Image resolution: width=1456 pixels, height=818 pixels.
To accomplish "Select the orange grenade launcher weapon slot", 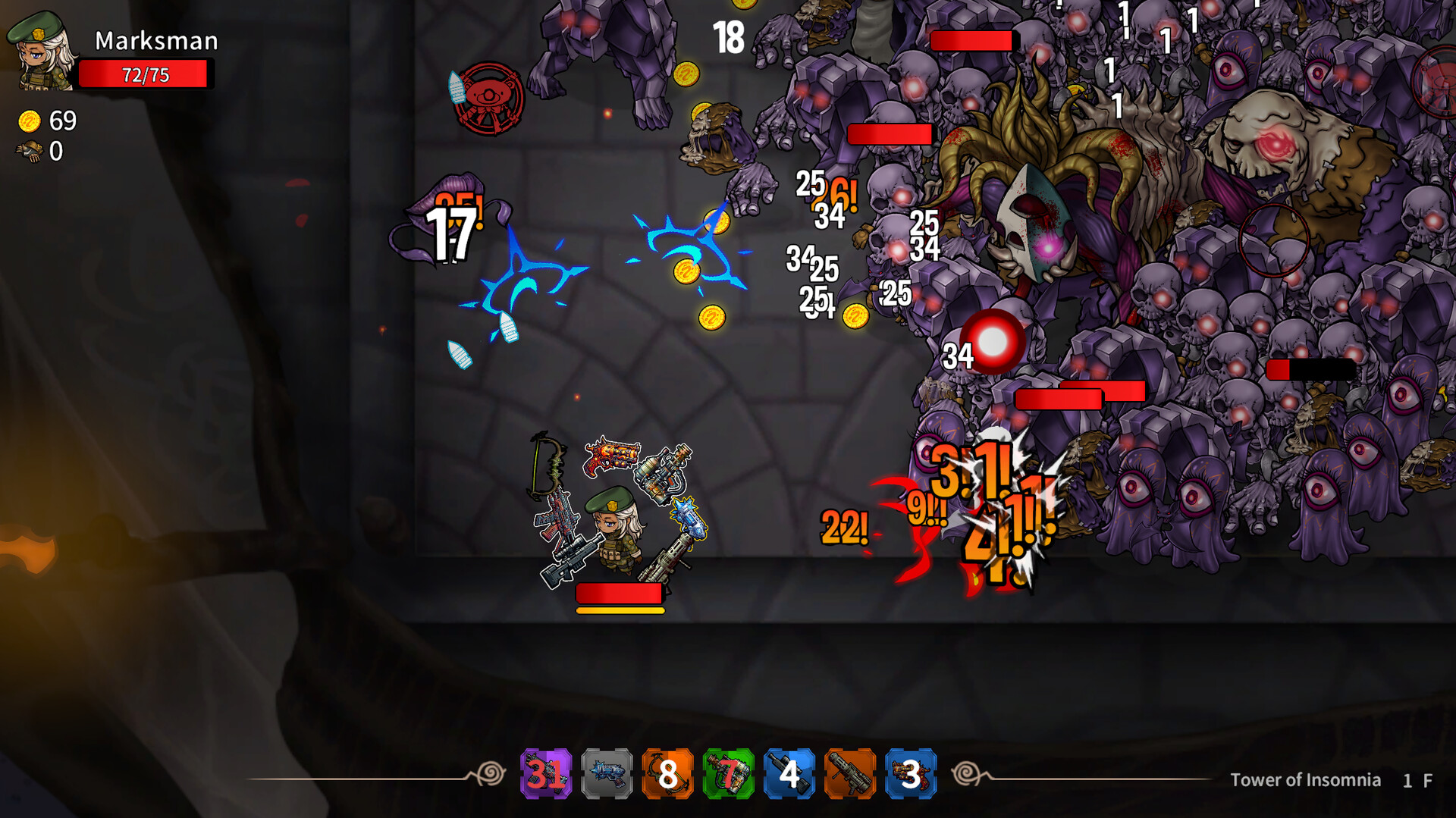I will 849,775.
